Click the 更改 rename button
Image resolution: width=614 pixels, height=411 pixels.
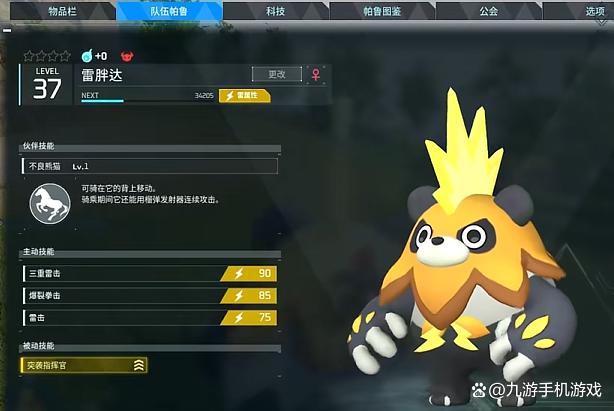(x=277, y=74)
